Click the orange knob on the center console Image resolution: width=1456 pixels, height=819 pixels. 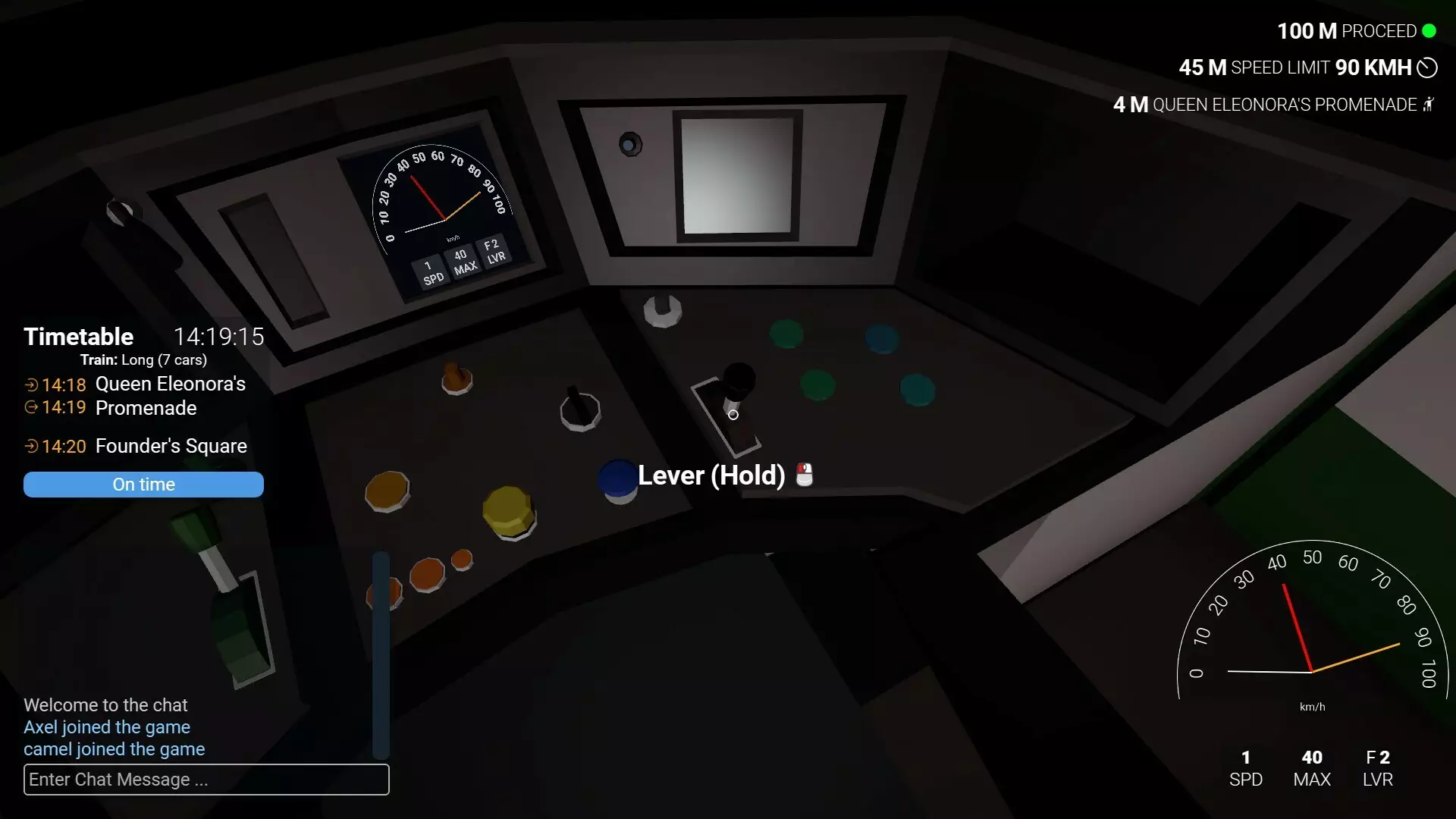click(x=455, y=378)
